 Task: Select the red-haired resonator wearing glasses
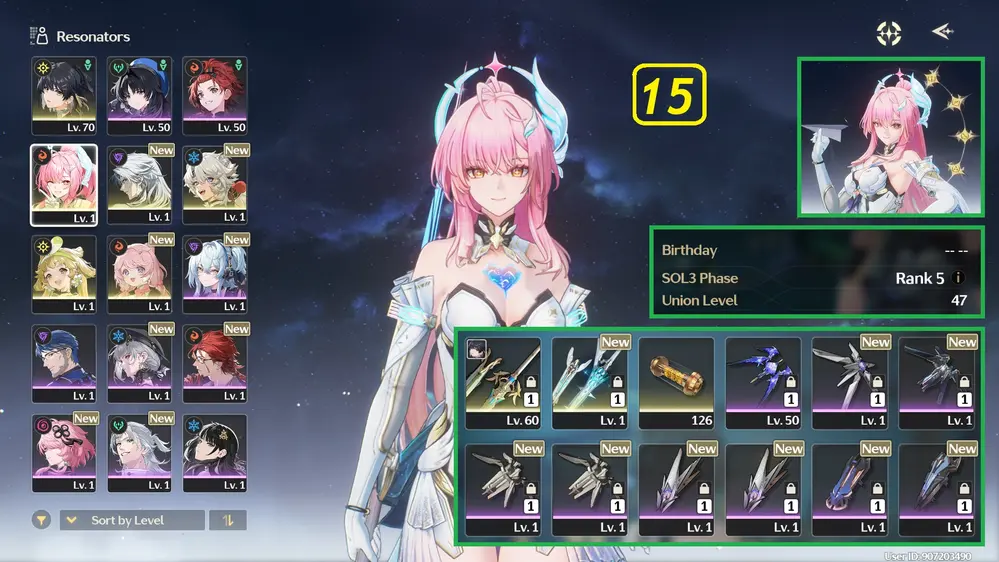(x=214, y=363)
